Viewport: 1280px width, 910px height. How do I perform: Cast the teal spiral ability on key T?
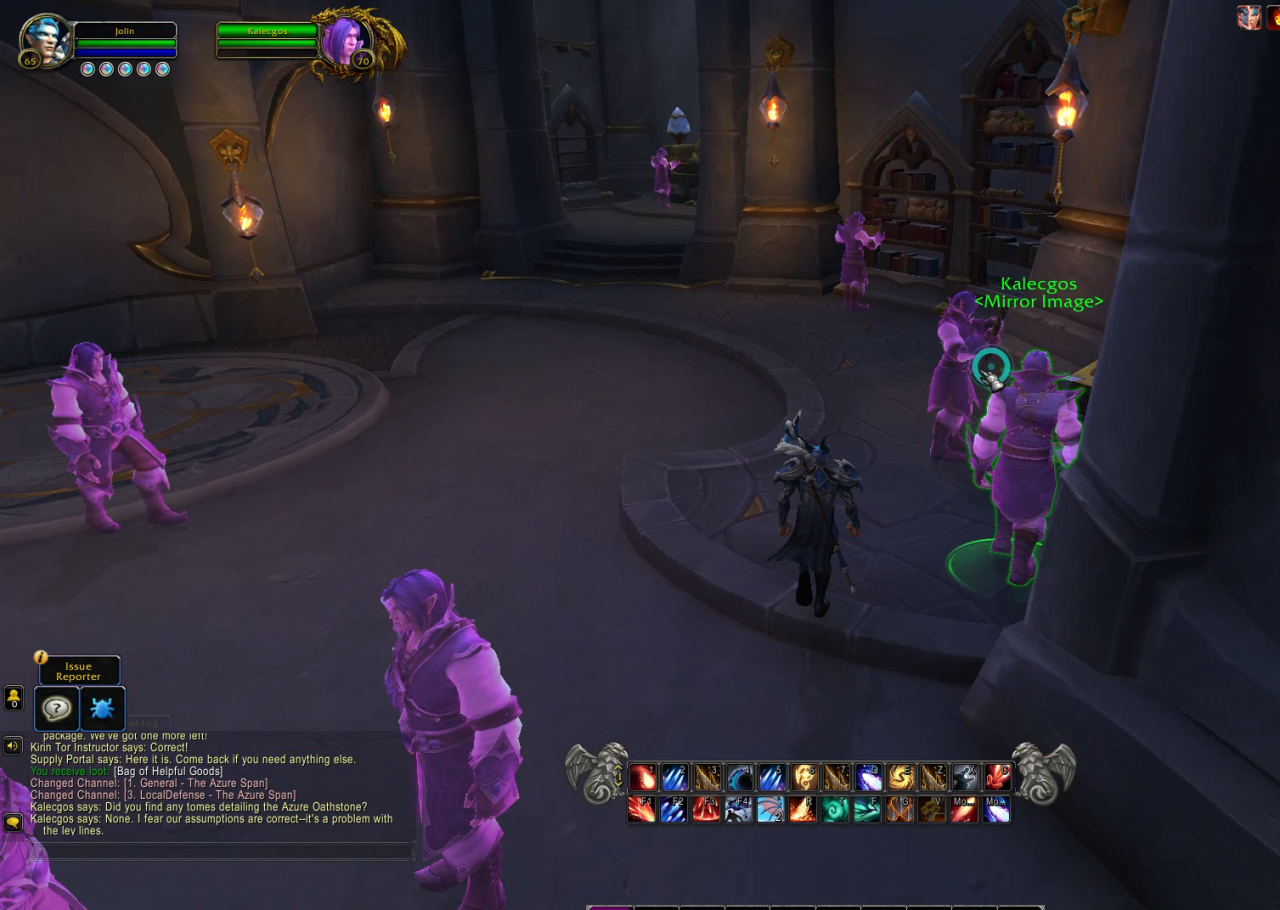(x=835, y=809)
